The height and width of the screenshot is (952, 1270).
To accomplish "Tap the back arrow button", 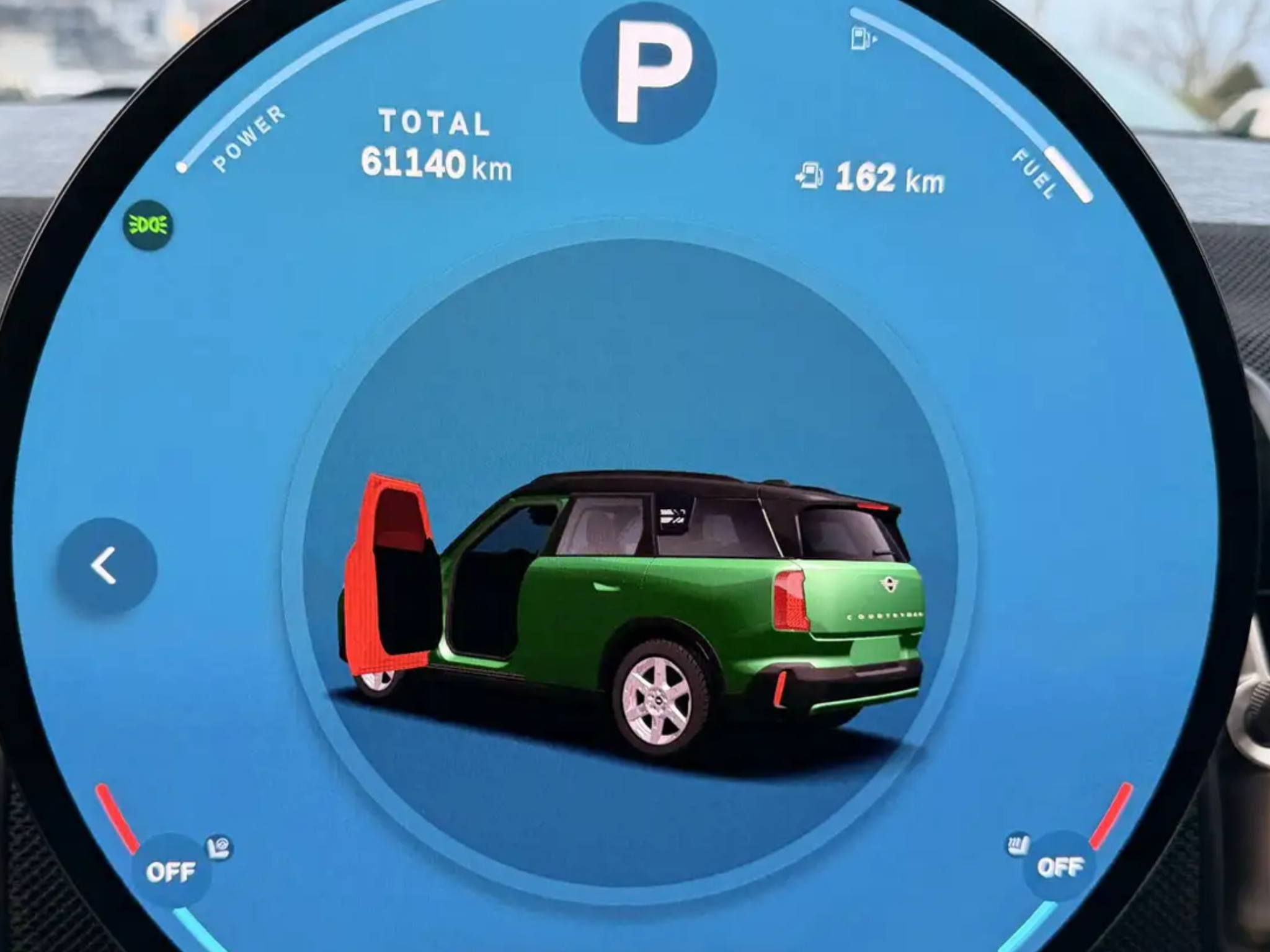I will click(107, 566).
